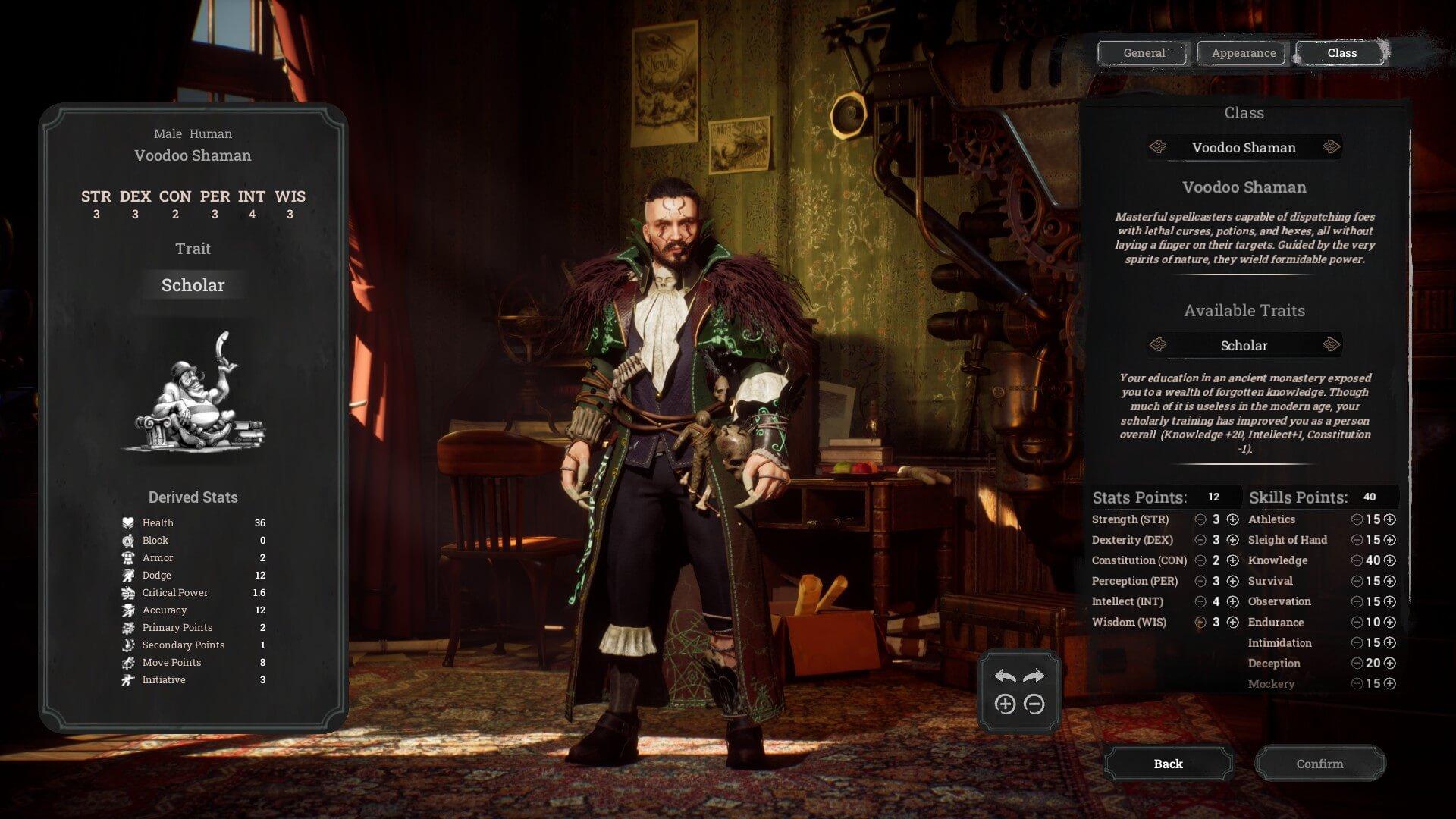Add a point to Constitution (CON)
The height and width of the screenshot is (819, 1456).
coord(1233,560)
